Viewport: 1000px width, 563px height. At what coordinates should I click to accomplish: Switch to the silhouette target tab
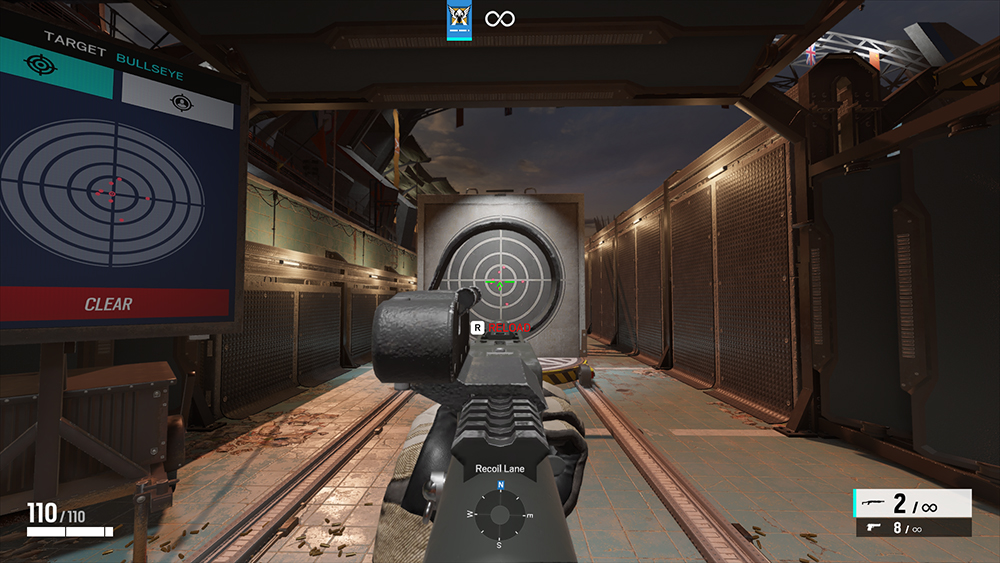pos(178,100)
